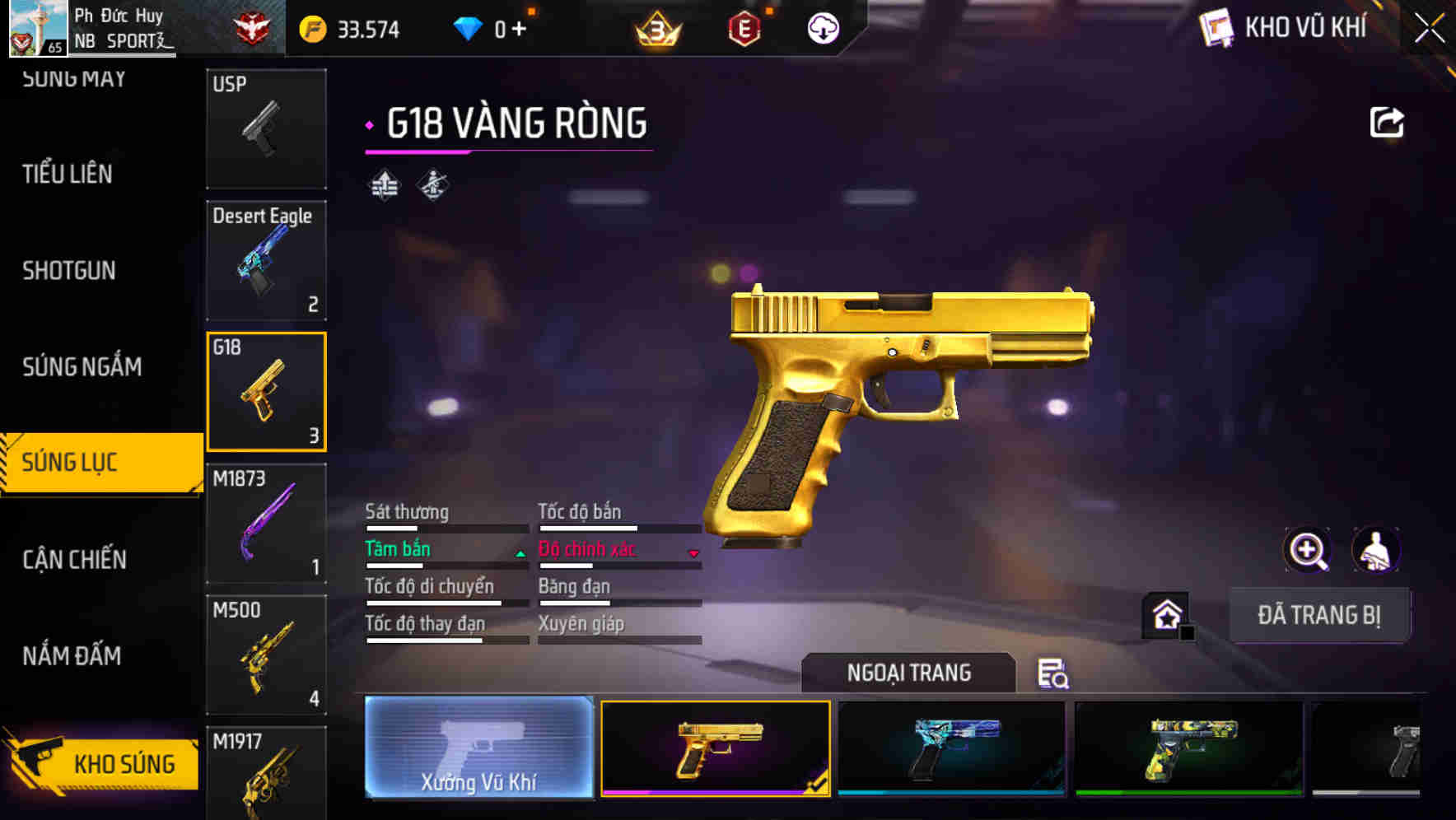Screen dimensions: 1456x820
Task: Open the weapon share icon
Action: point(1387,120)
